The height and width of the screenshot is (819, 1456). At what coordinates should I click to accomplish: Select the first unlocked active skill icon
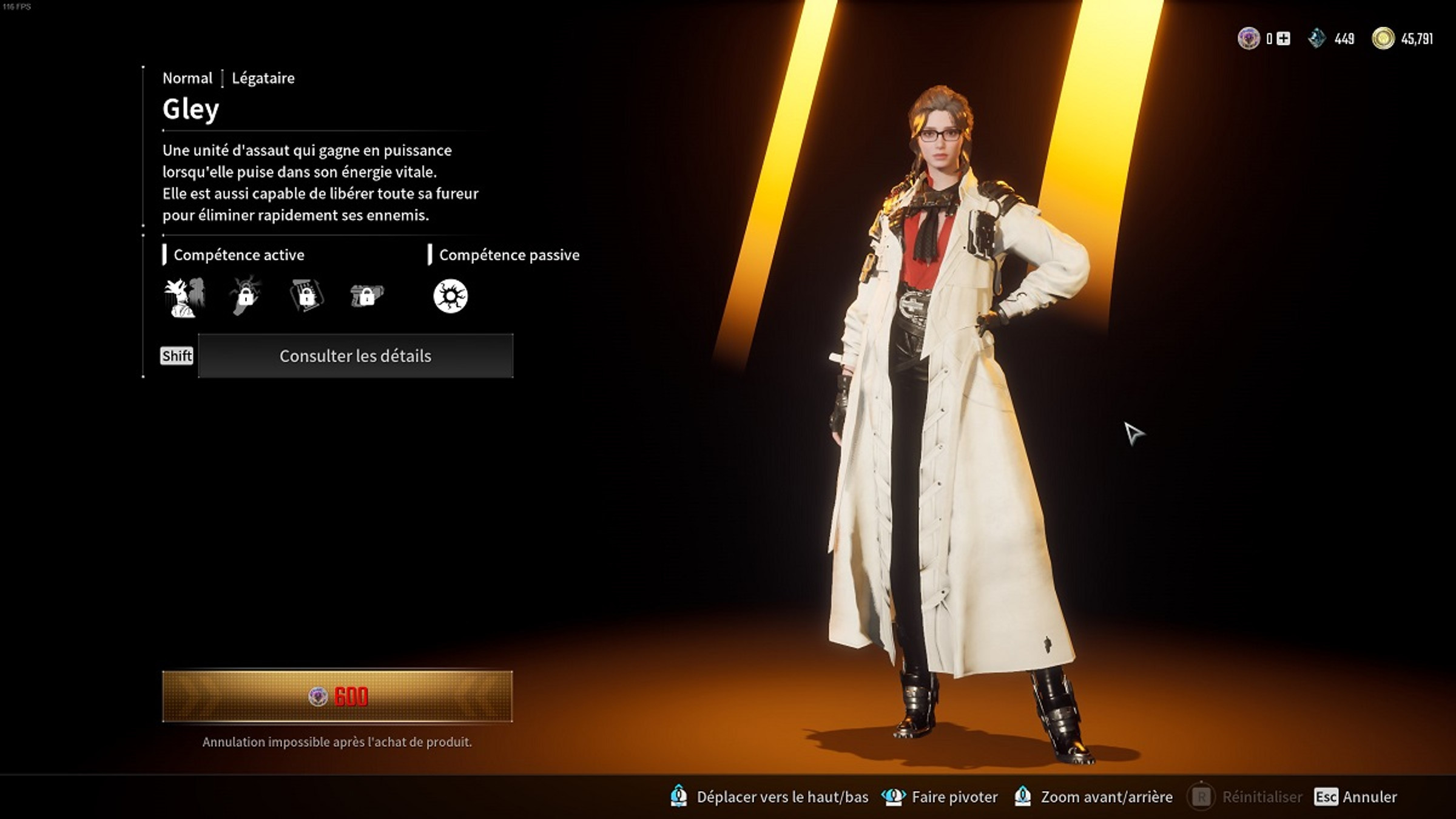[x=184, y=297]
